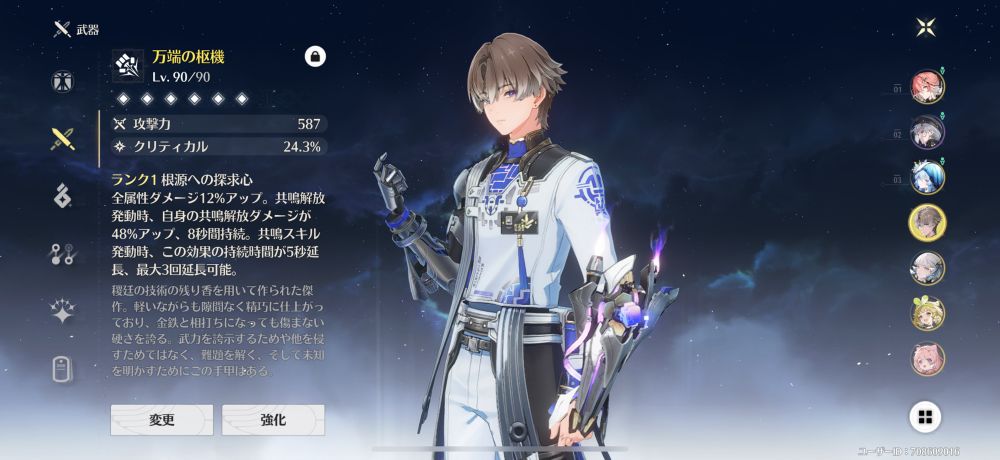This screenshot has width=1000, height=460.
Task: Open the resonance chain star tab
Action: tap(63, 312)
